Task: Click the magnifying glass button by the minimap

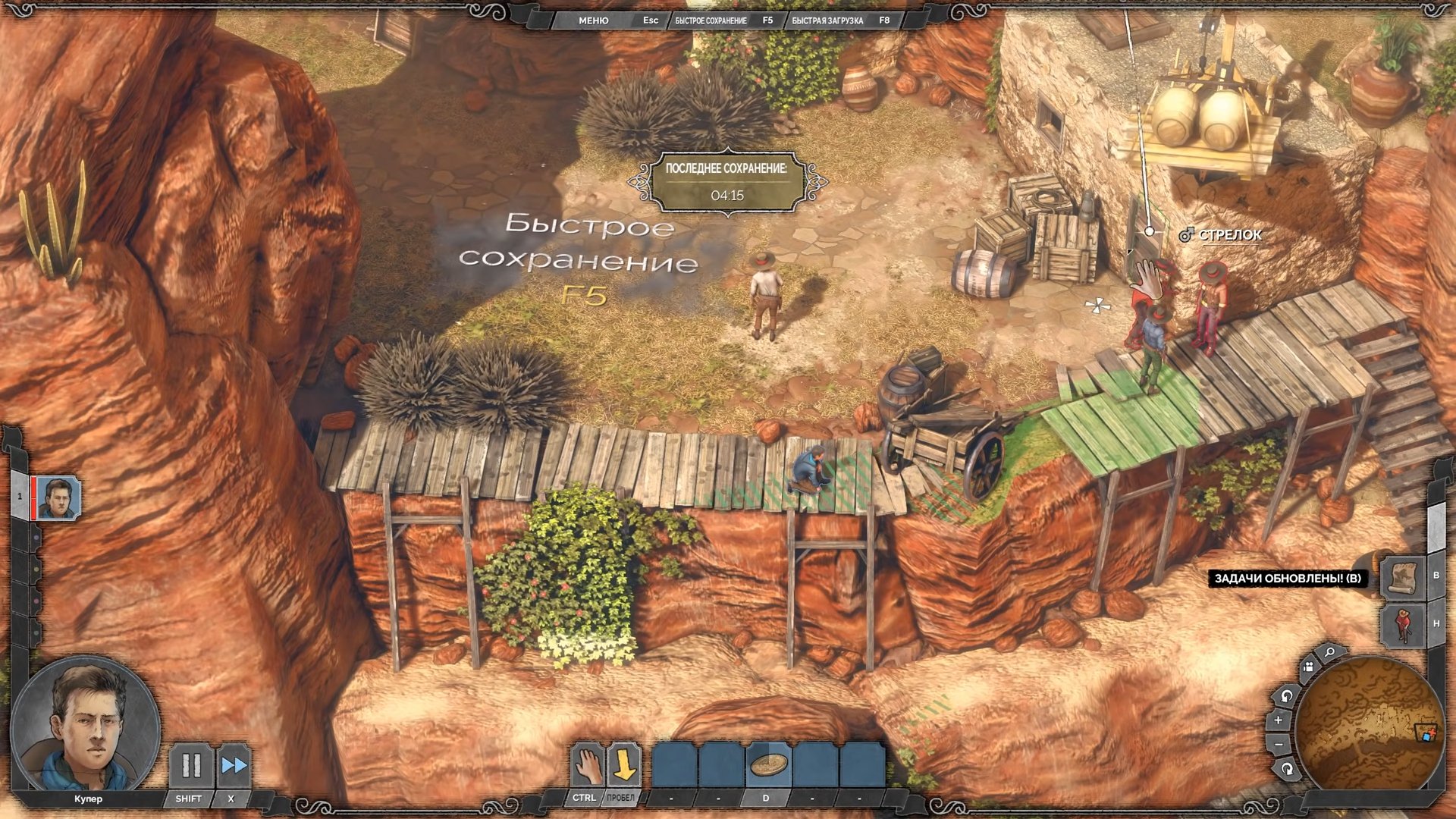Action: click(1329, 652)
